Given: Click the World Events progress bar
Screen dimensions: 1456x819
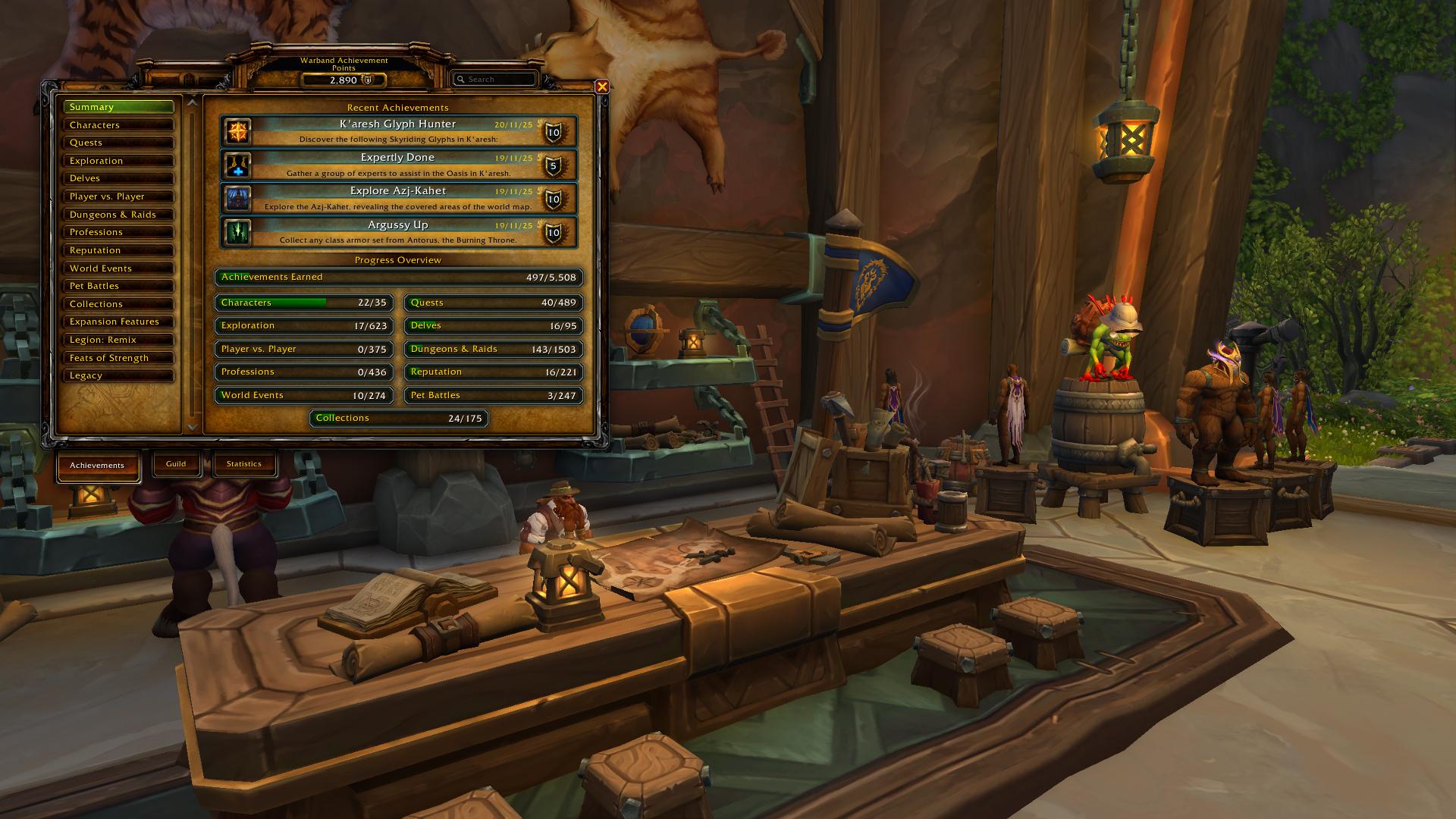Looking at the screenshot, I should click(x=303, y=396).
